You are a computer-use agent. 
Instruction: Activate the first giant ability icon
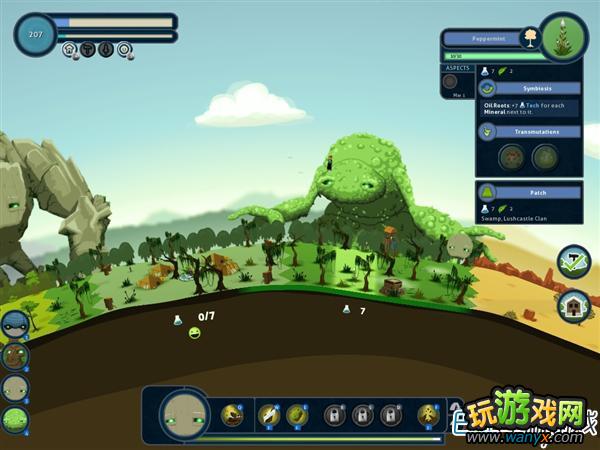click(233, 414)
